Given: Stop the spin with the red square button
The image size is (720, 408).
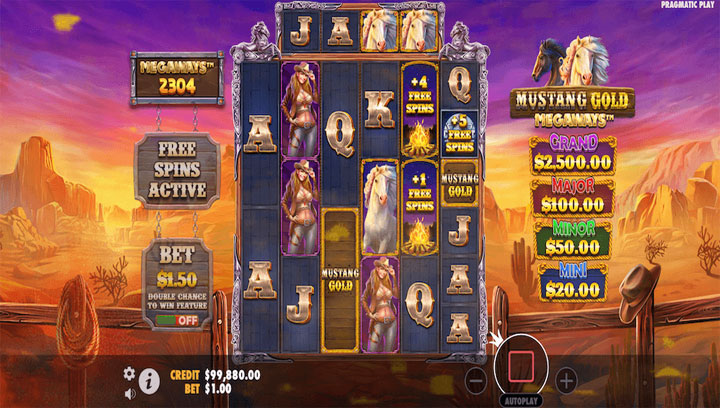Looking at the screenshot, I should [520, 365].
